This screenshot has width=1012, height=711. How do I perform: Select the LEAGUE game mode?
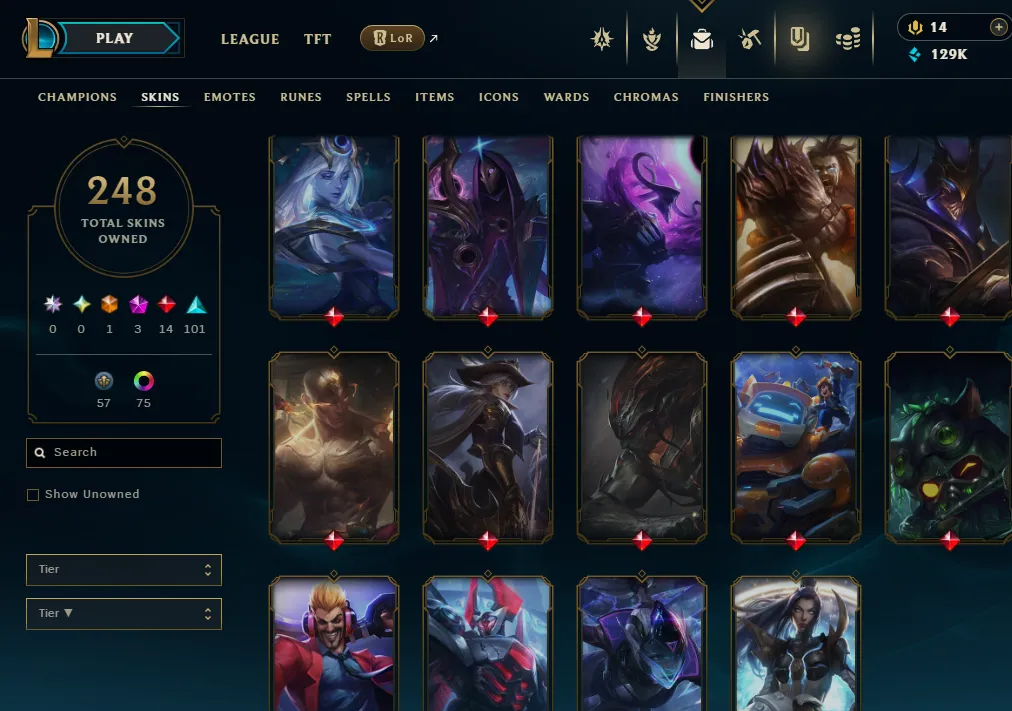click(250, 39)
